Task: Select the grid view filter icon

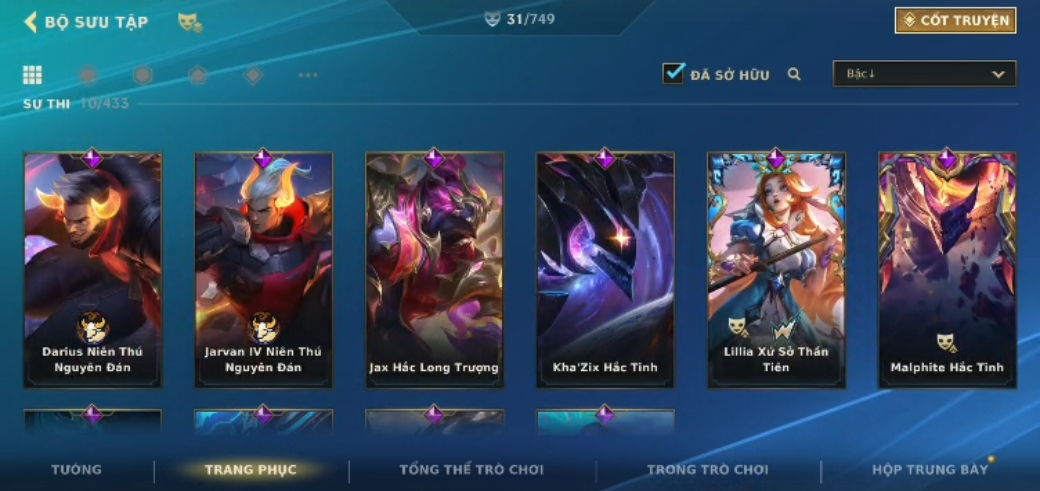Action: tap(33, 75)
